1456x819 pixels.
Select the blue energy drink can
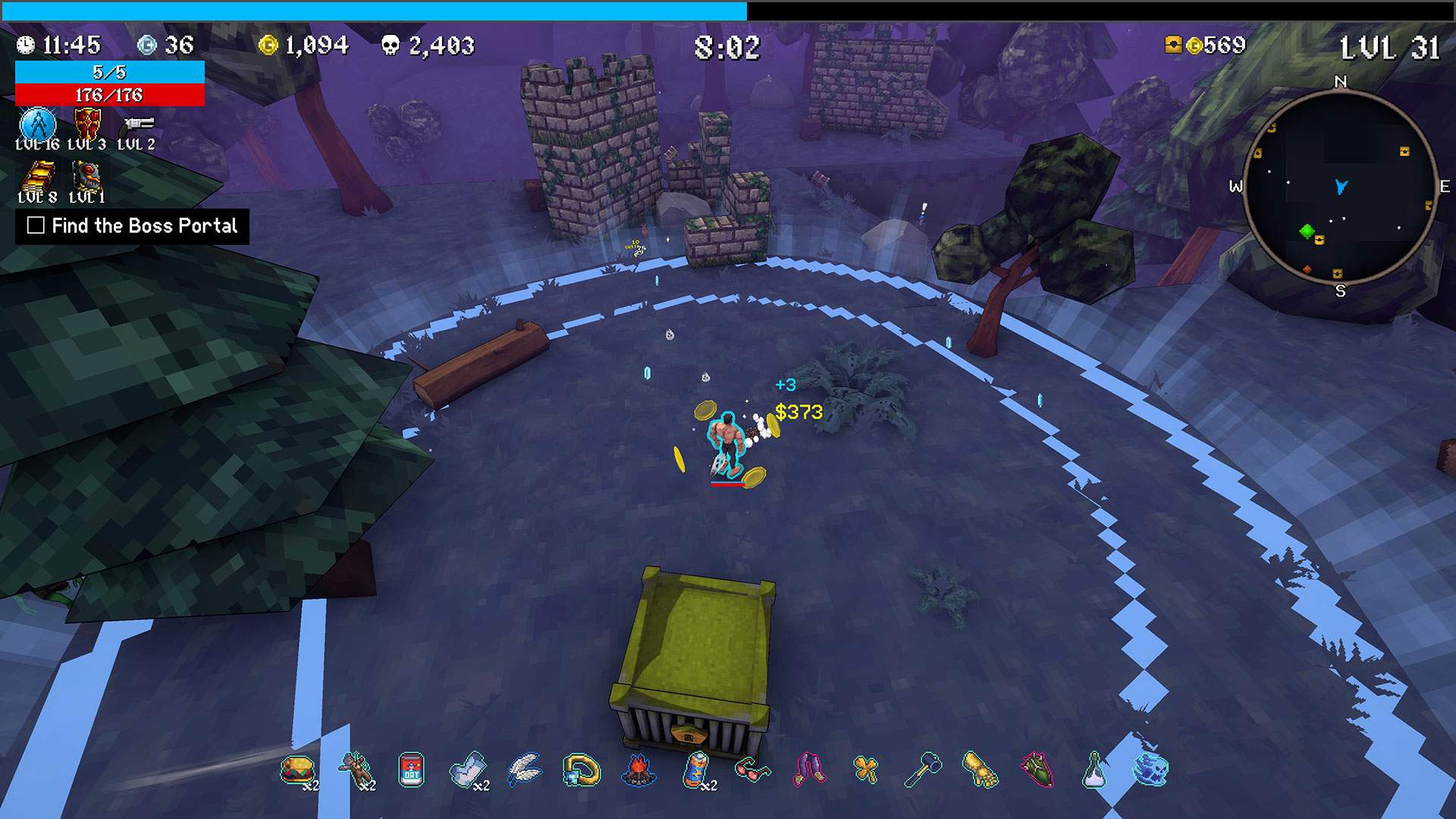coord(695,770)
